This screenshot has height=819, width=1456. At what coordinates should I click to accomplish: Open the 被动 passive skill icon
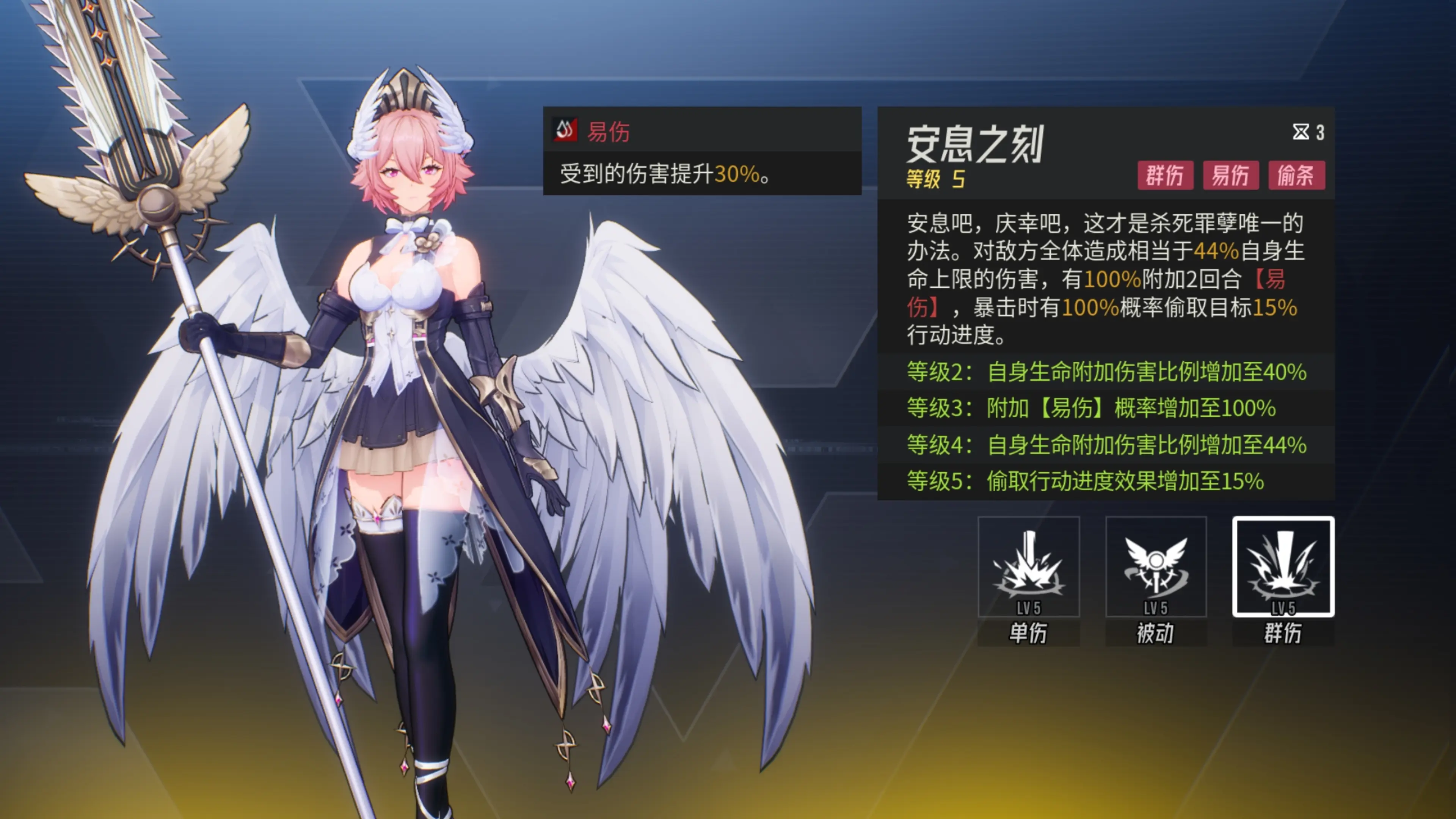1156,567
